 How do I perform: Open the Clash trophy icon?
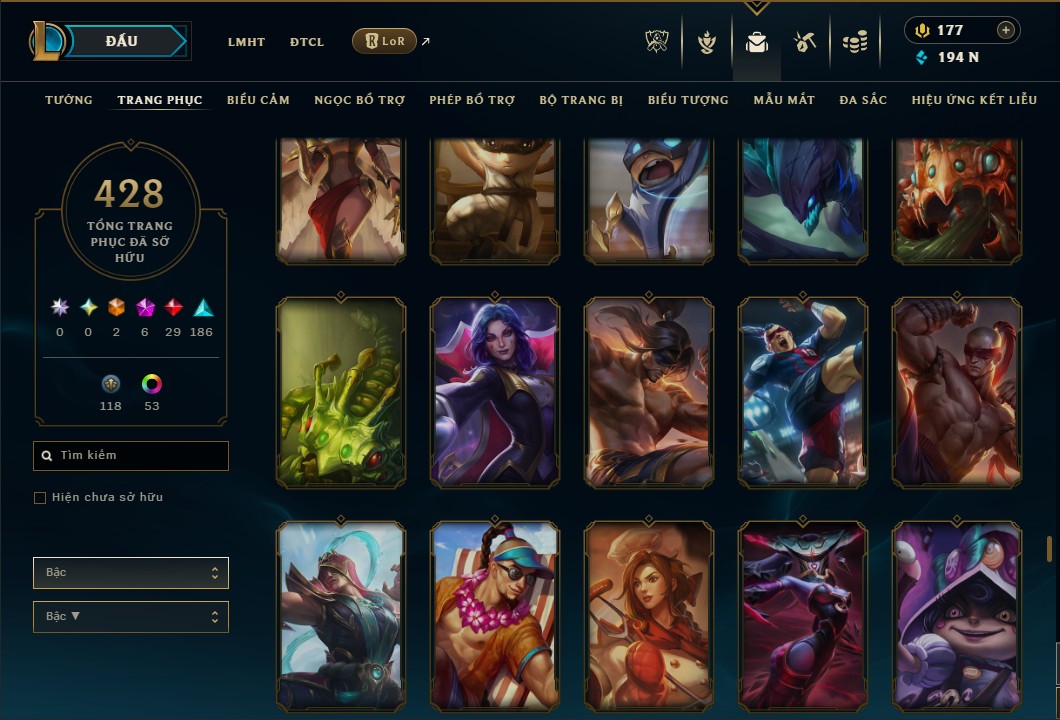point(657,42)
